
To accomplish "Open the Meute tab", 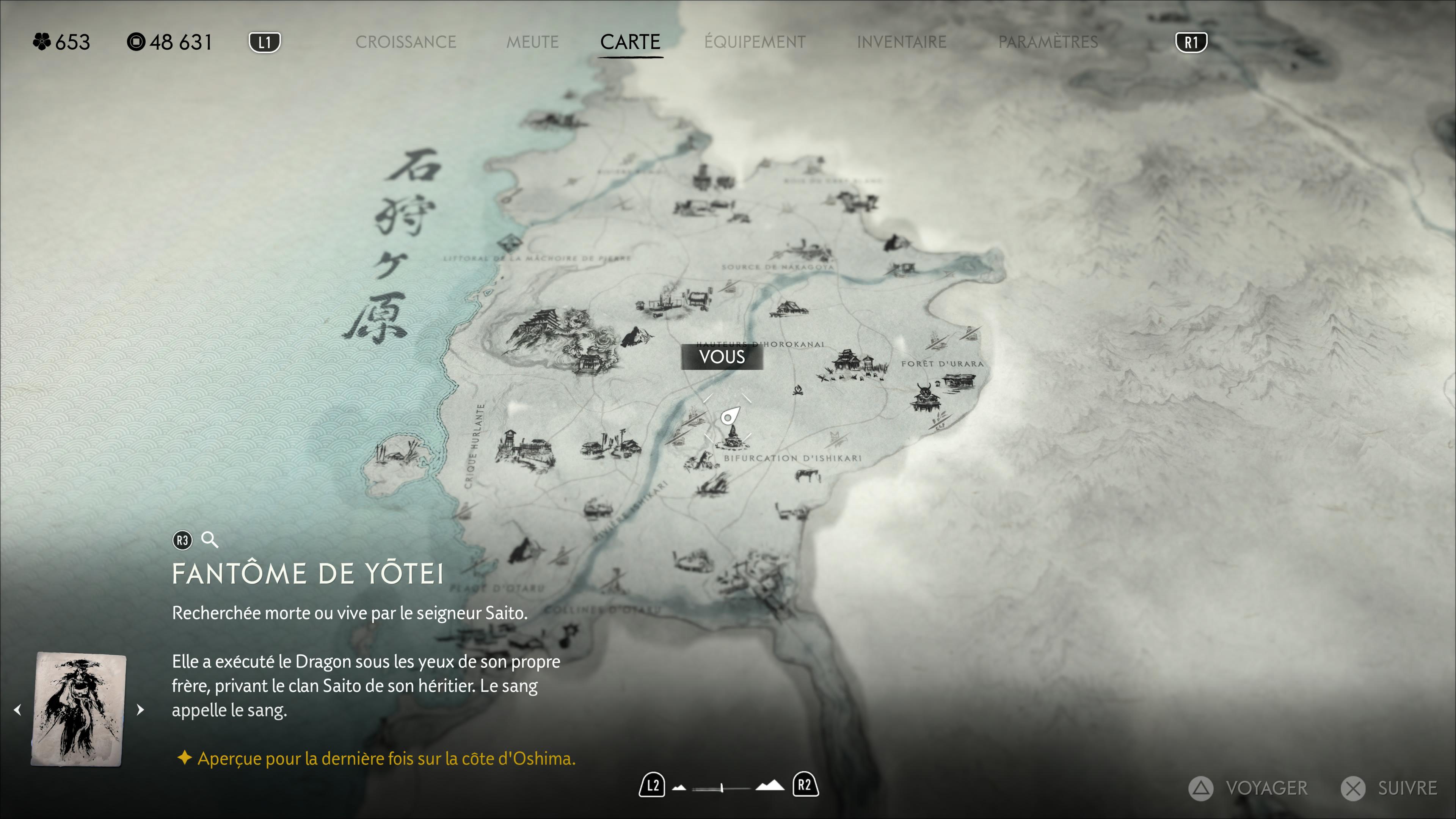I will coord(532,42).
